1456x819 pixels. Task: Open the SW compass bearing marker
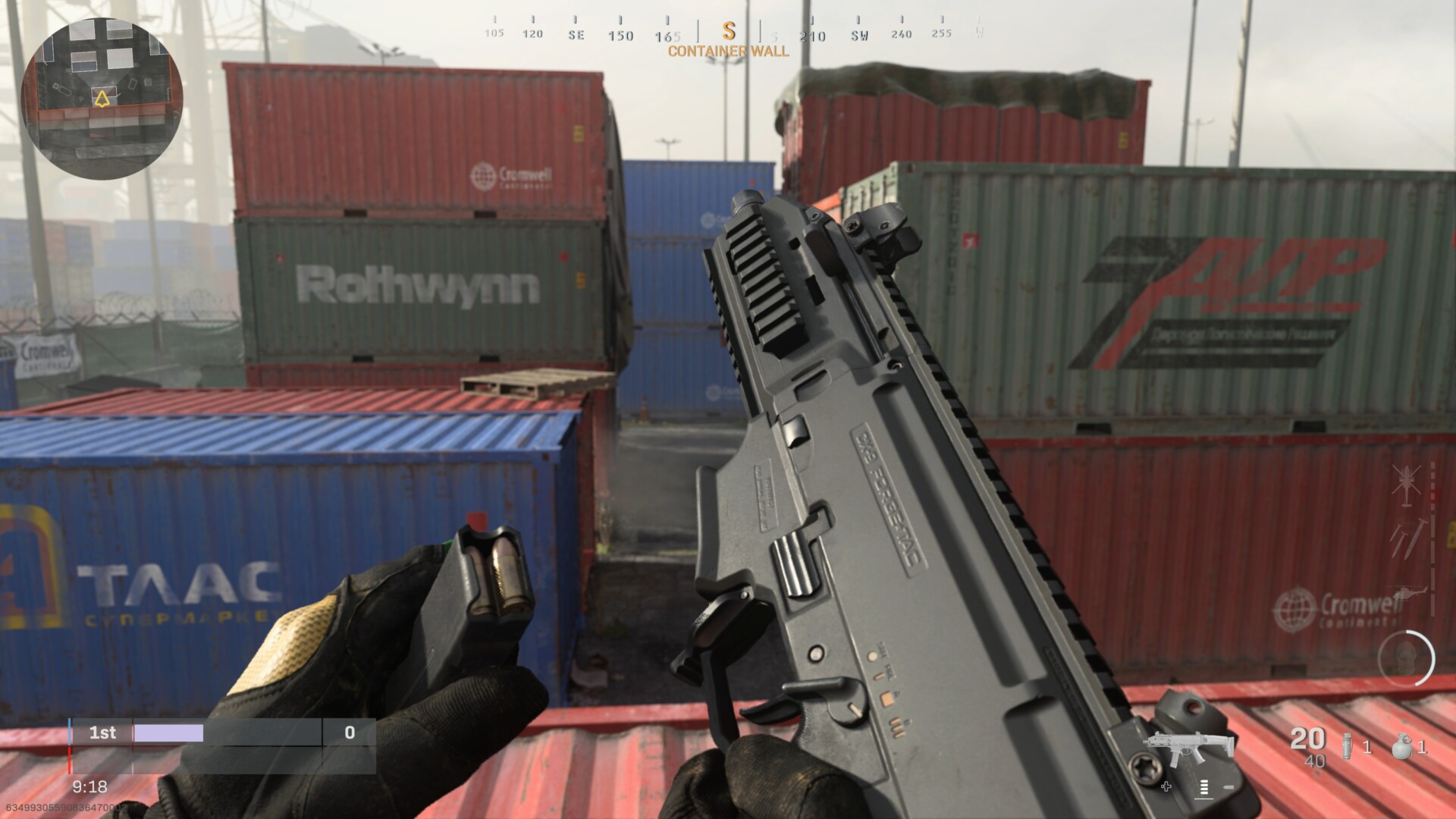coord(858,33)
